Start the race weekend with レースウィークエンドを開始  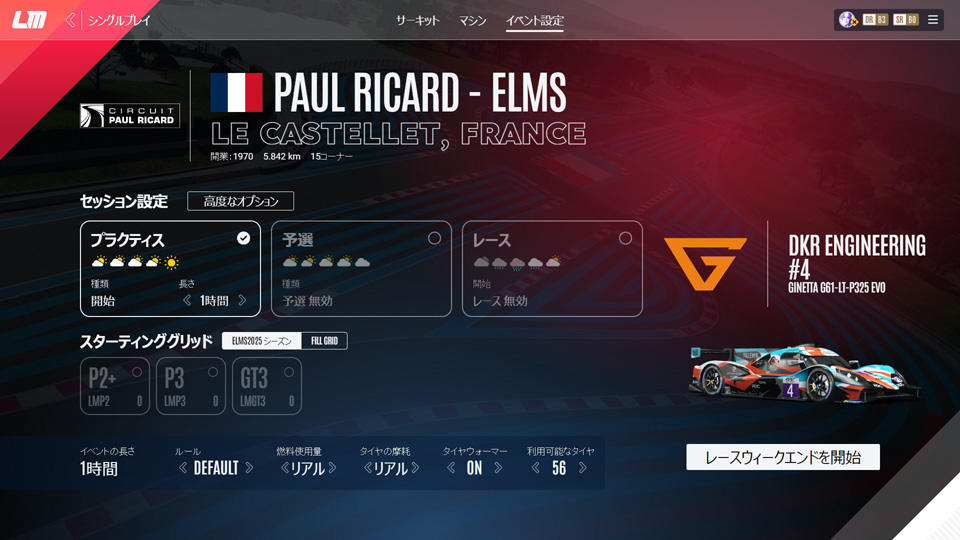click(782, 457)
